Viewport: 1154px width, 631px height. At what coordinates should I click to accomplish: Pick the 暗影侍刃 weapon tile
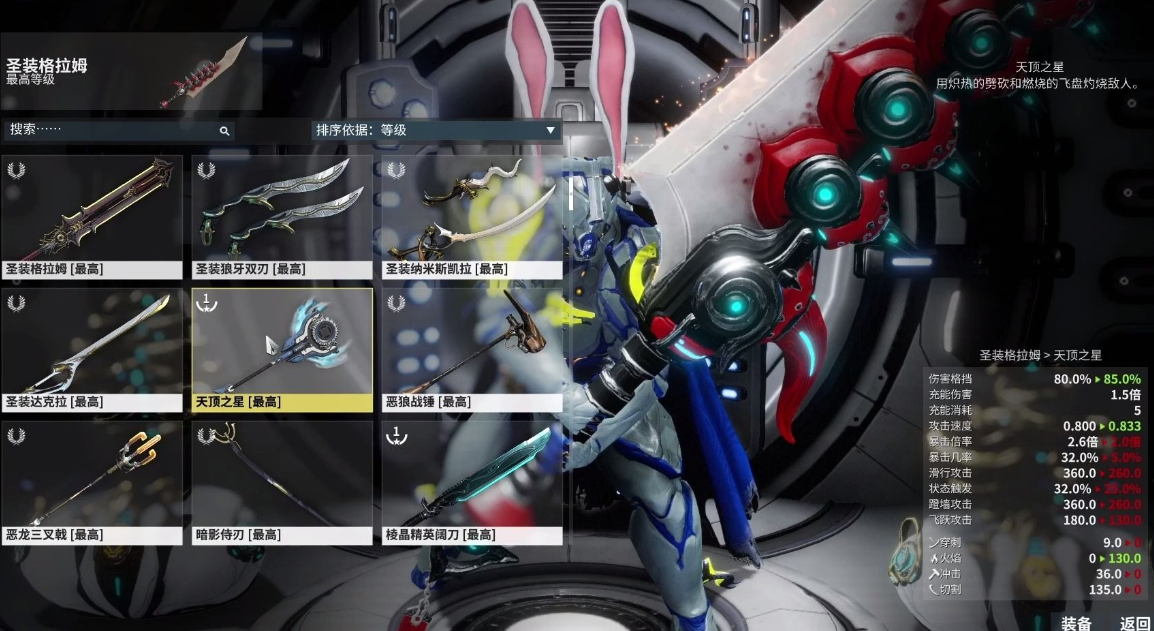[281, 482]
